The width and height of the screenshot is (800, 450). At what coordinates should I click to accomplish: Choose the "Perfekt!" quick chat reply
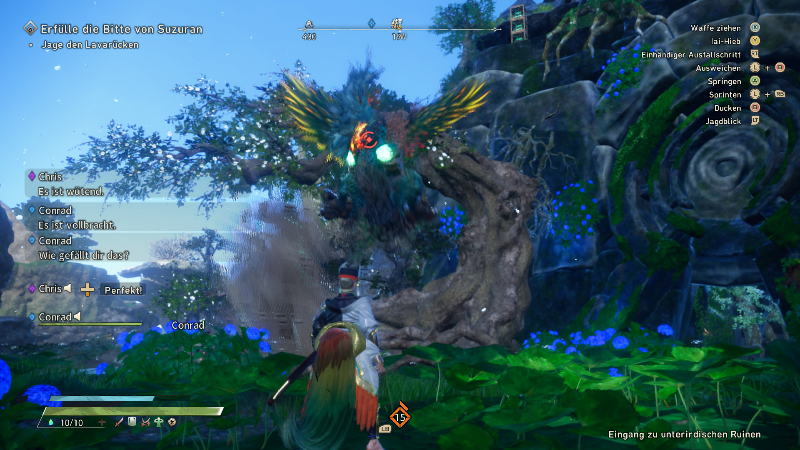[x=124, y=290]
